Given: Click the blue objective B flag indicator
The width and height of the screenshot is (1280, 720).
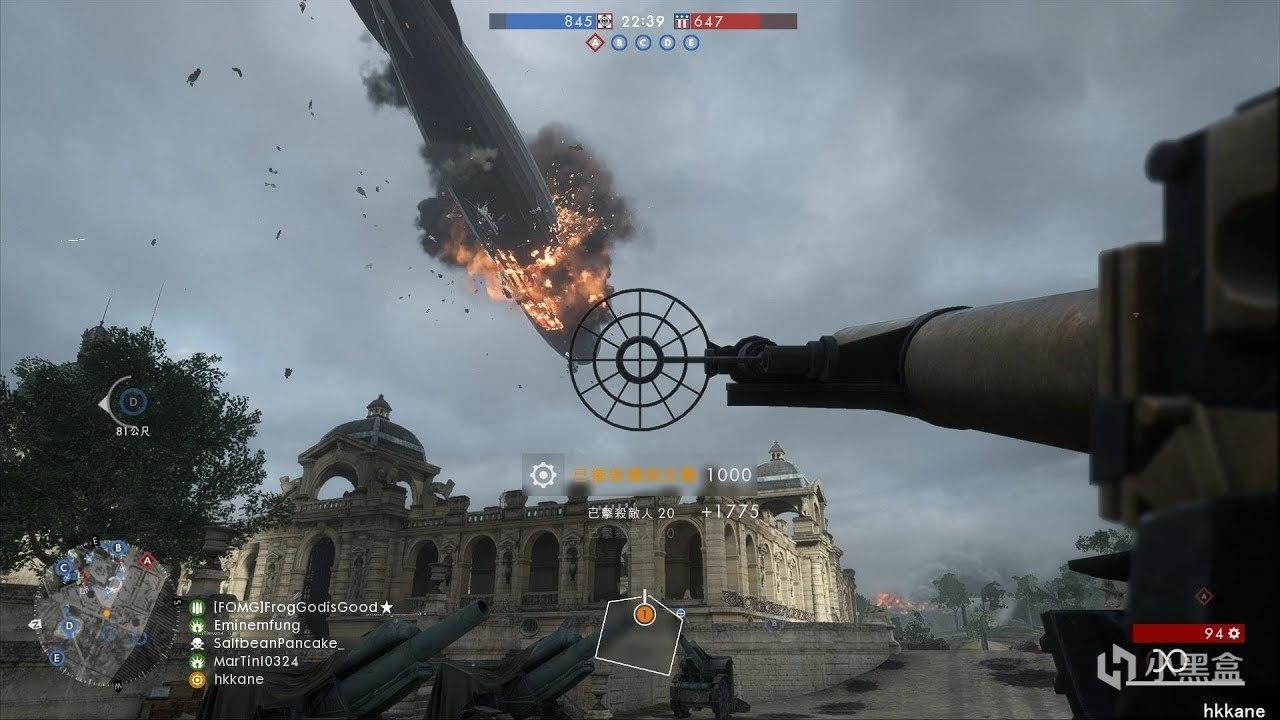Looking at the screenshot, I should (620, 43).
